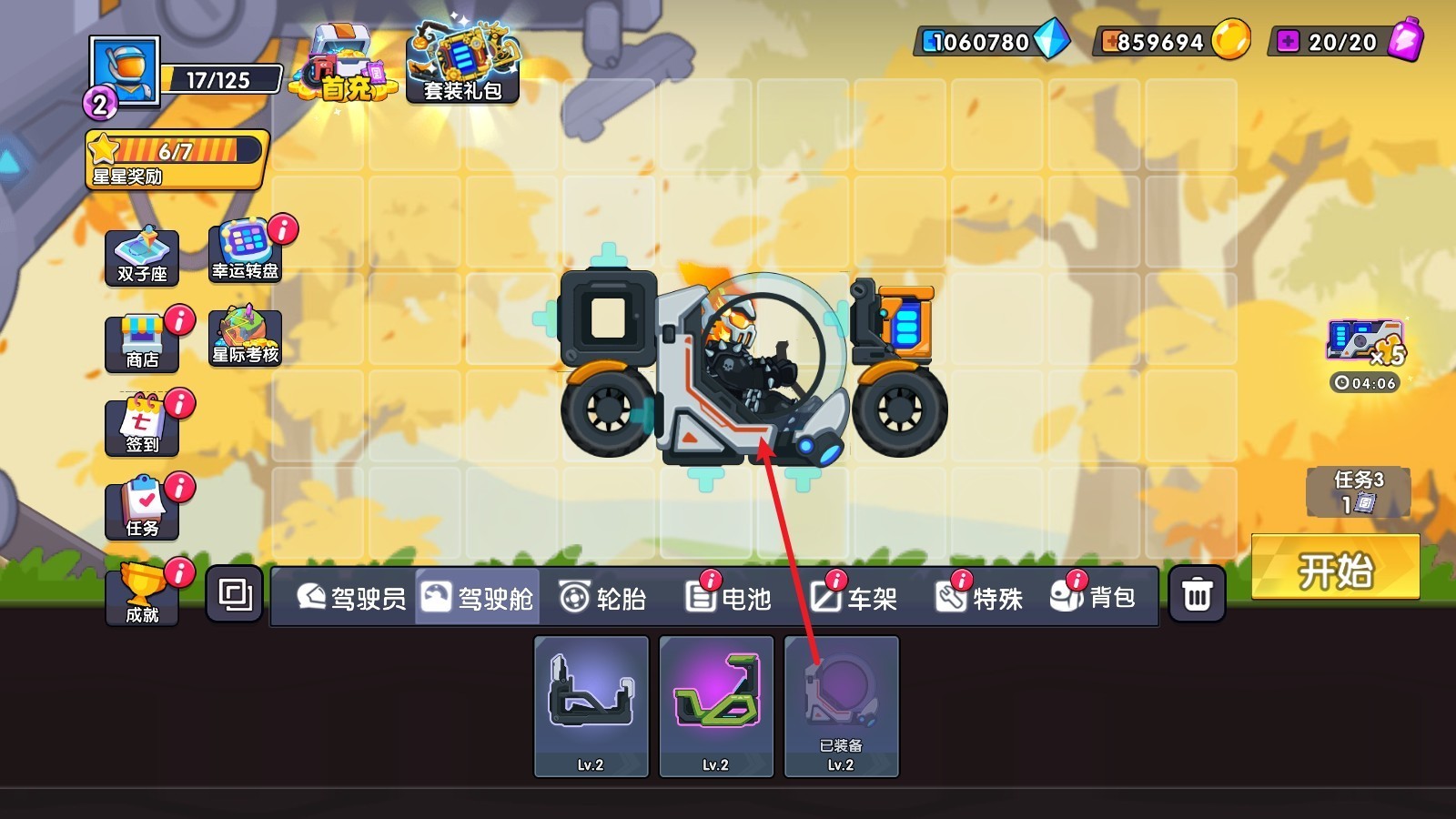This screenshot has height=819, width=1456.
Task: Open the 轮胎 tires tab
Action: point(602,598)
